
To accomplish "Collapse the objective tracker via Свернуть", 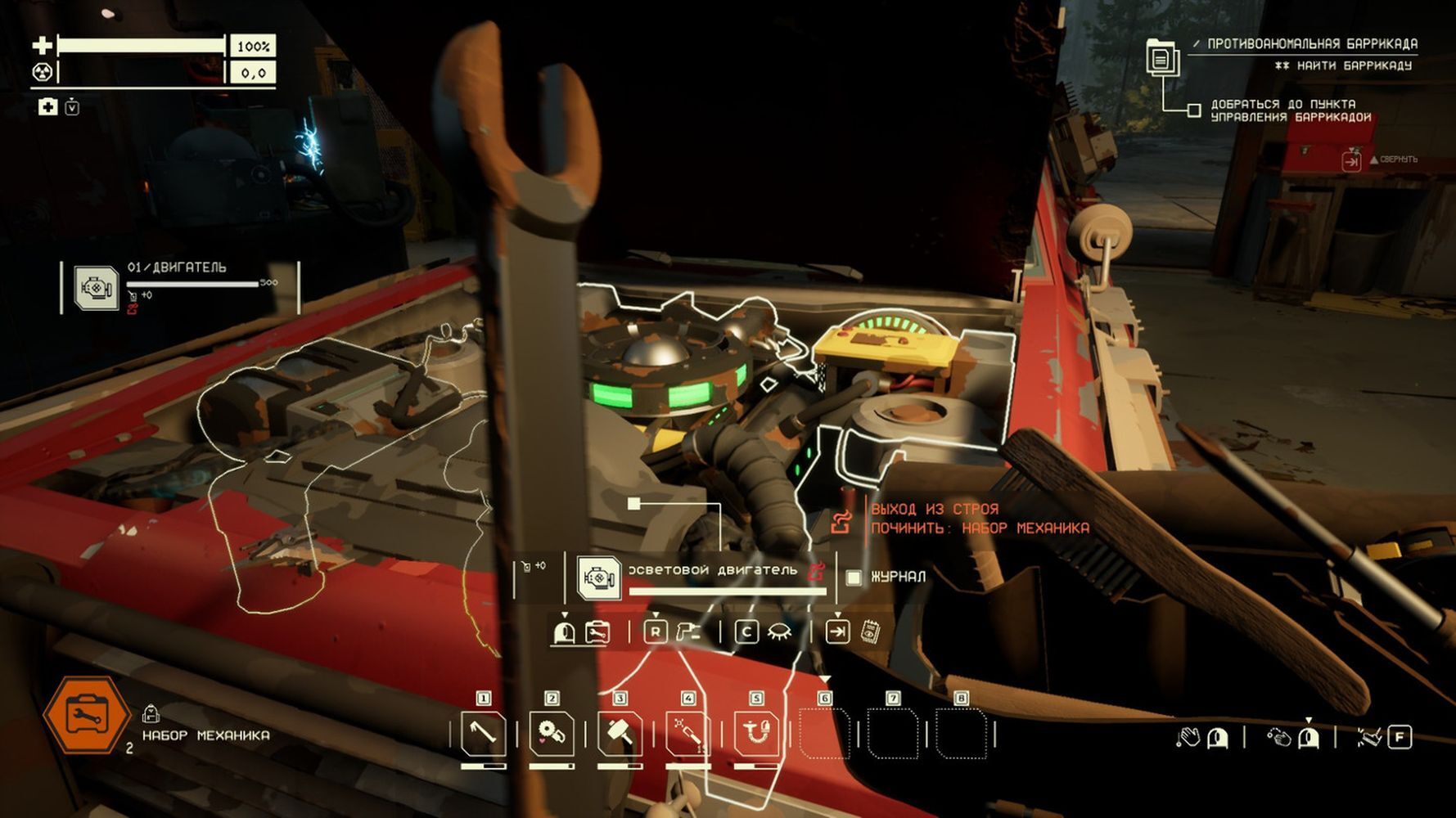I will 1351,161.
